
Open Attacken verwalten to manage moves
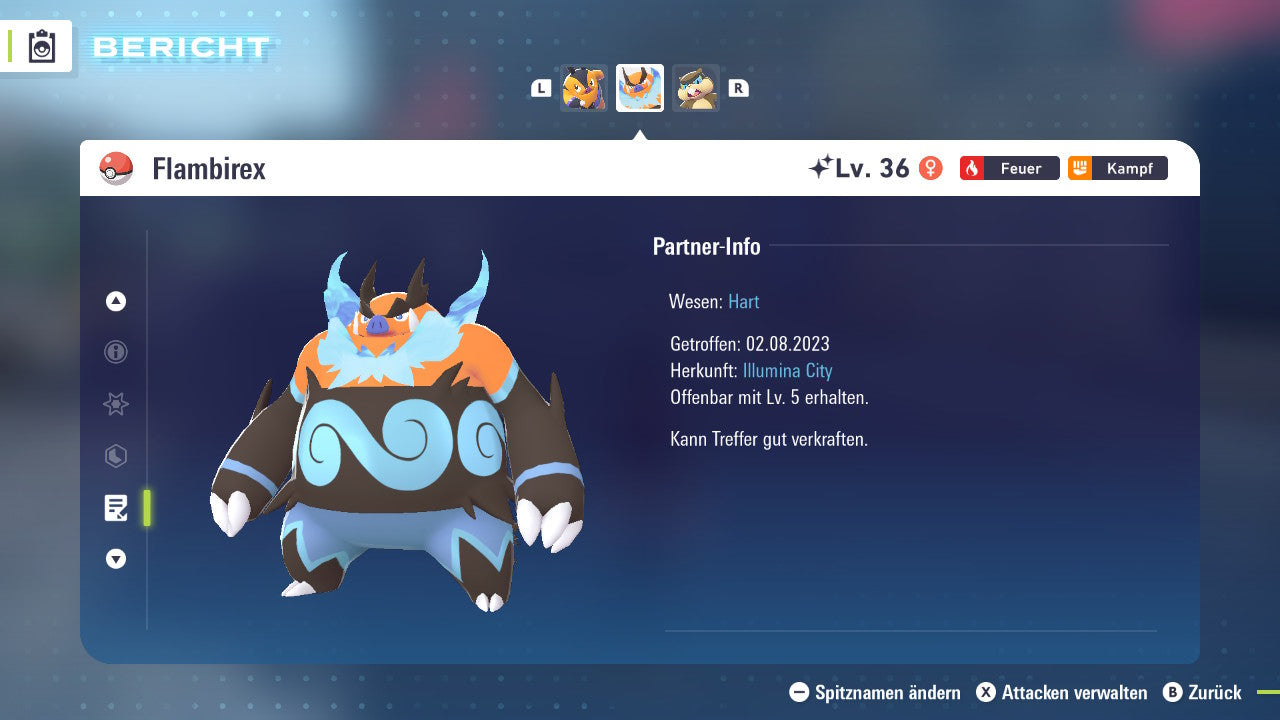tap(1063, 692)
